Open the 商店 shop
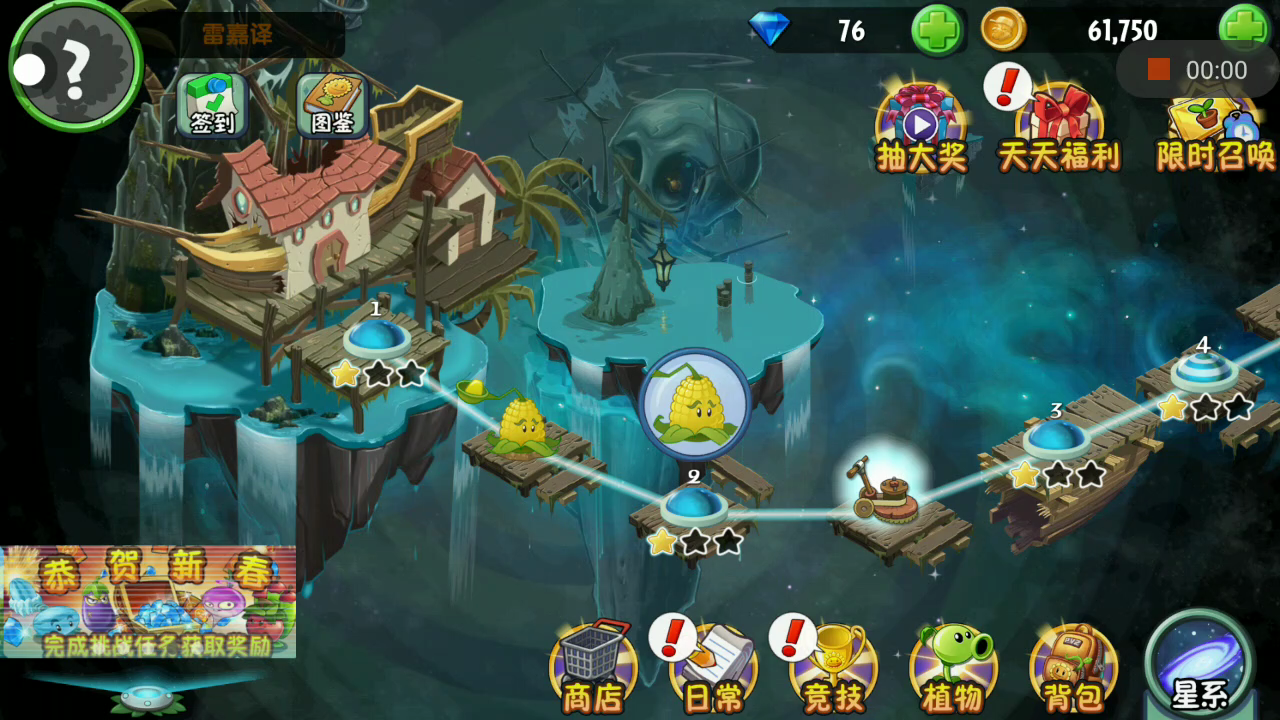Viewport: 1280px width, 720px height. tap(593, 667)
